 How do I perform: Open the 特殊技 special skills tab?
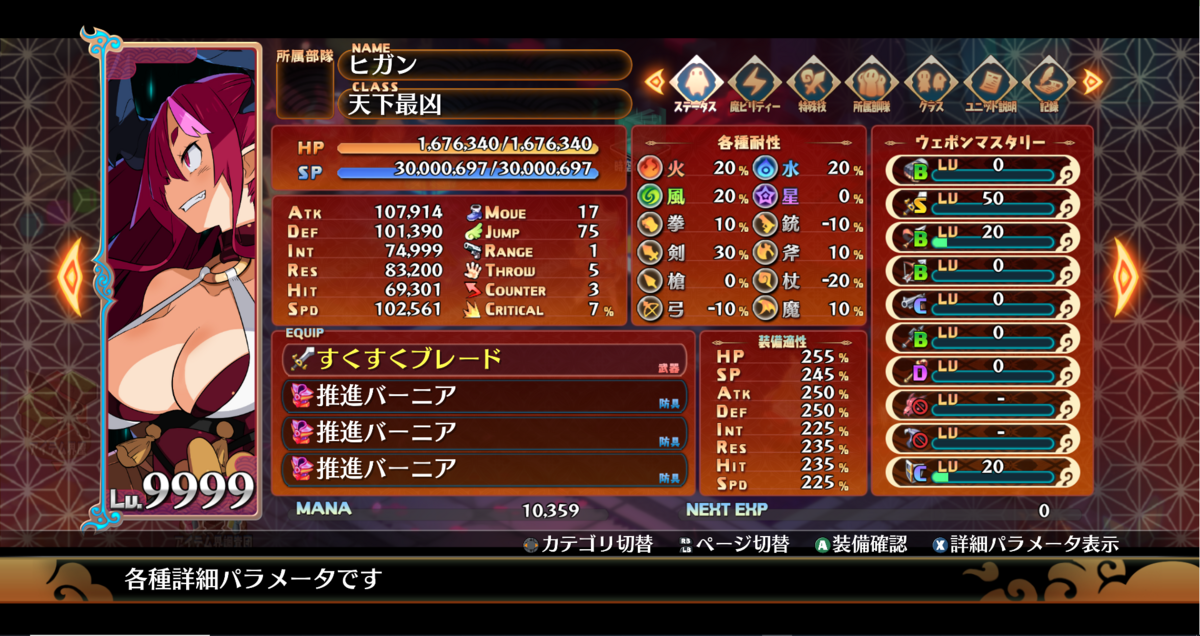click(813, 82)
